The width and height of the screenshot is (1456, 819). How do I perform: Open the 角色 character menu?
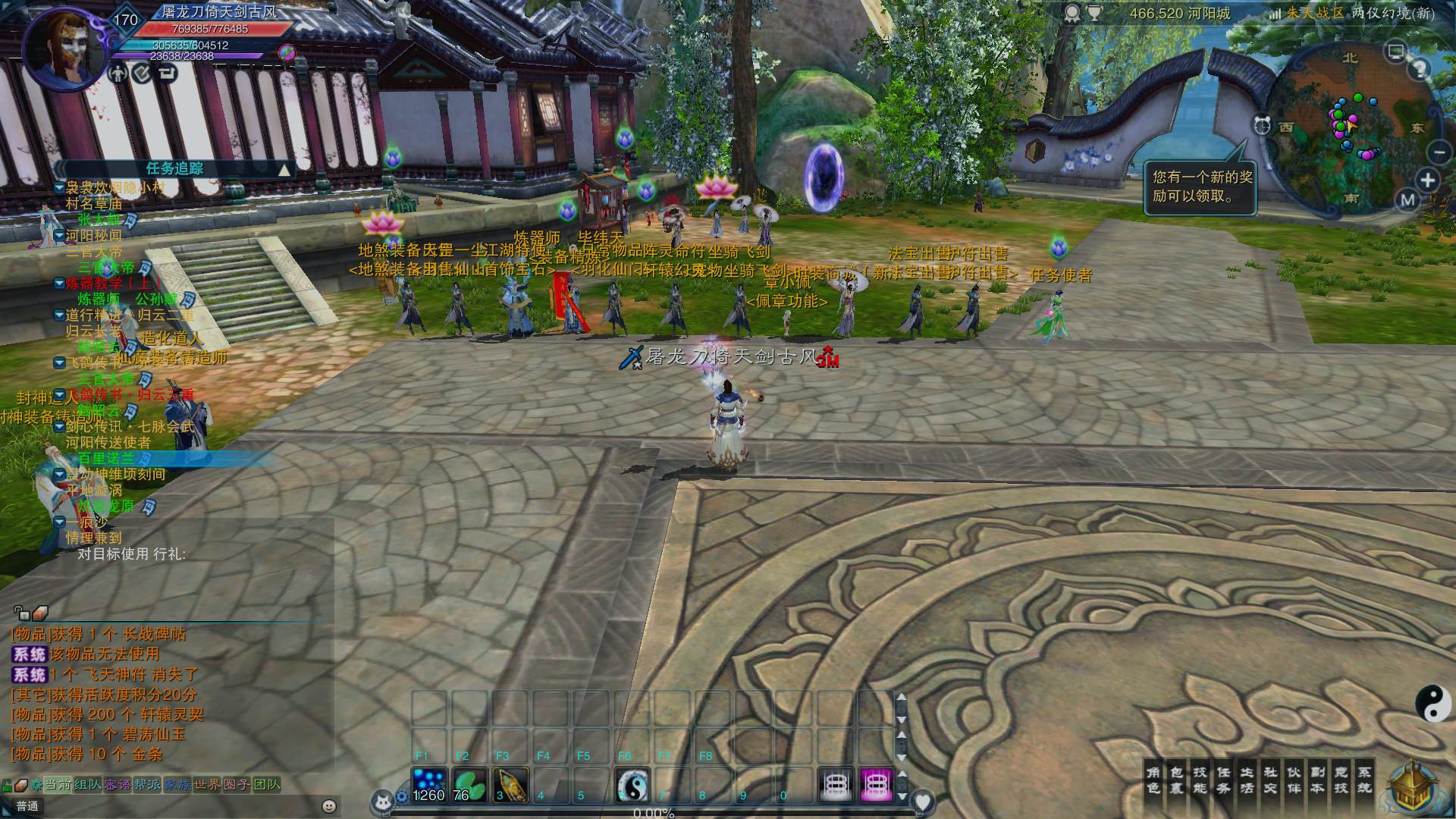tap(1153, 780)
